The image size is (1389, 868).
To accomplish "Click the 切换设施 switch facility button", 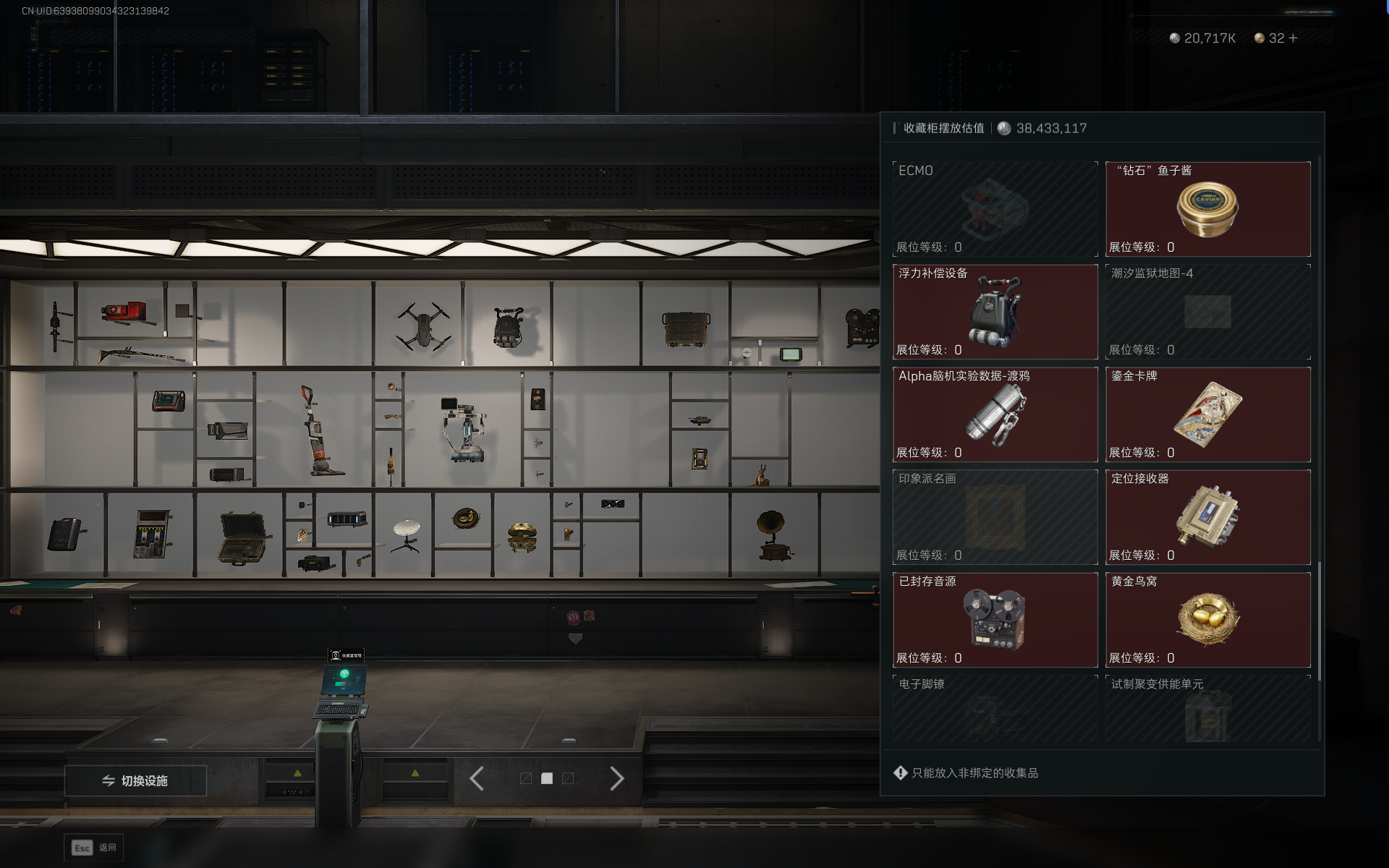I will (136, 780).
